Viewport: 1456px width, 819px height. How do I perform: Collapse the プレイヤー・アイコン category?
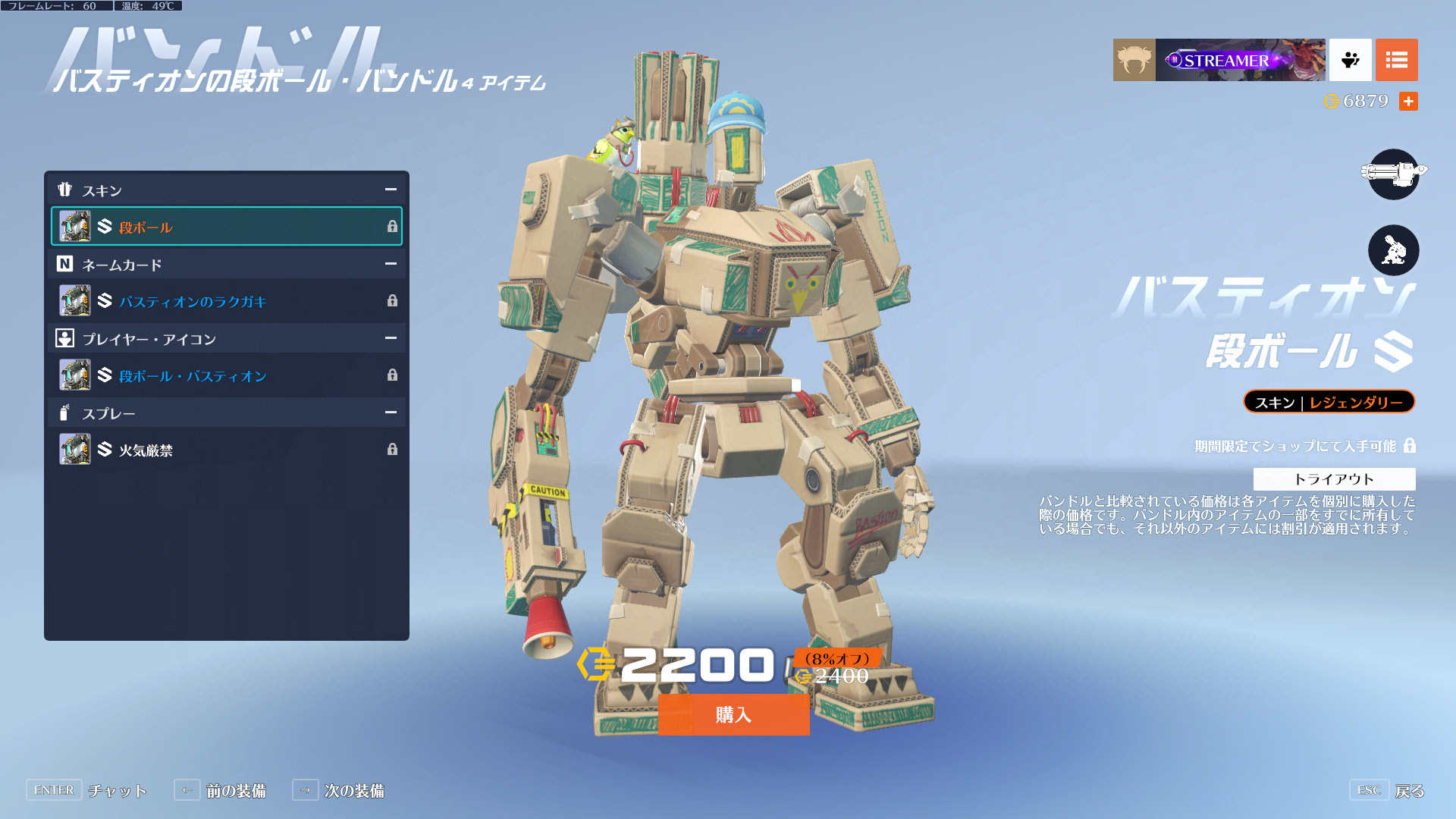pos(391,338)
